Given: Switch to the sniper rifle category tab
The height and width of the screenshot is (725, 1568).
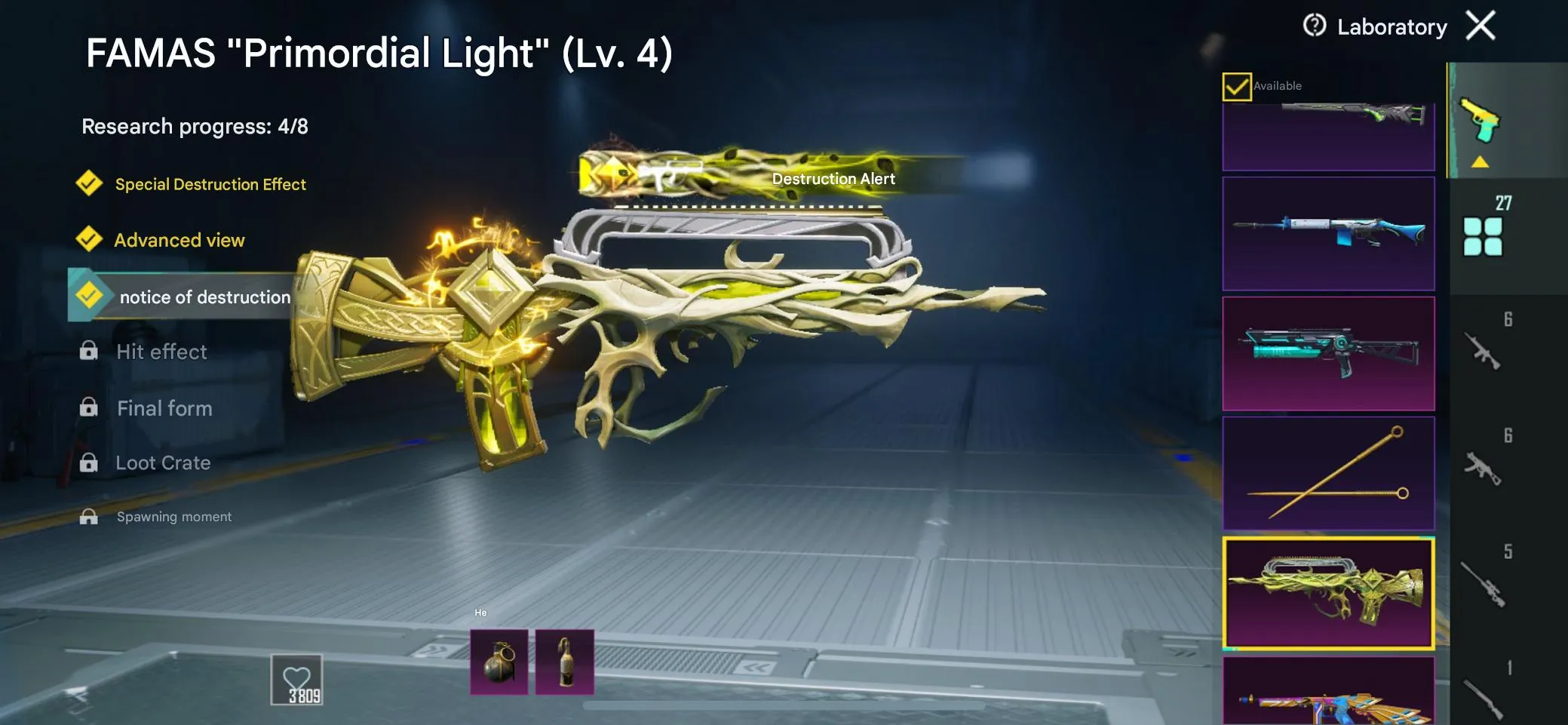Looking at the screenshot, I should [1483, 582].
